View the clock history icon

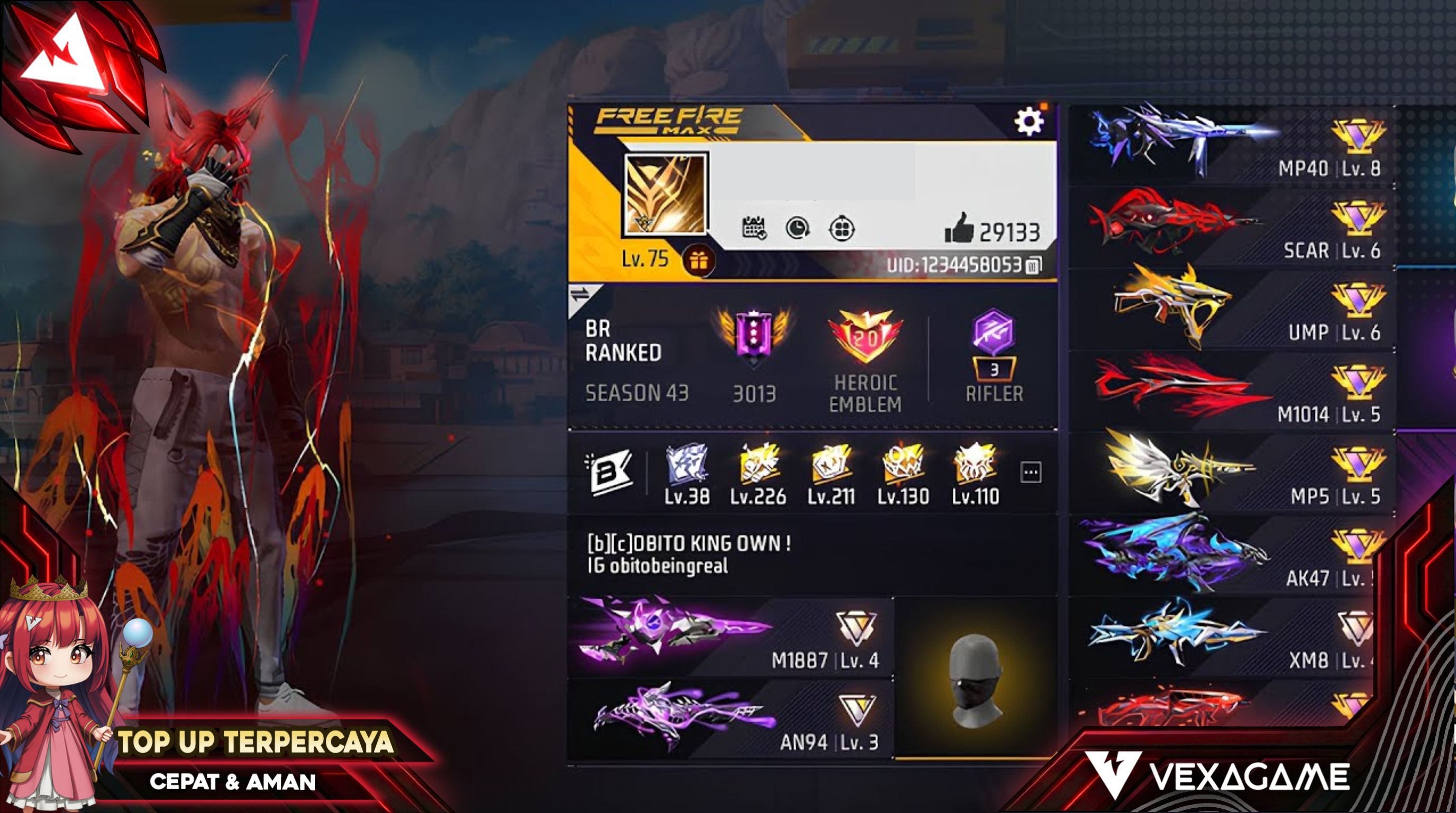(x=797, y=229)
